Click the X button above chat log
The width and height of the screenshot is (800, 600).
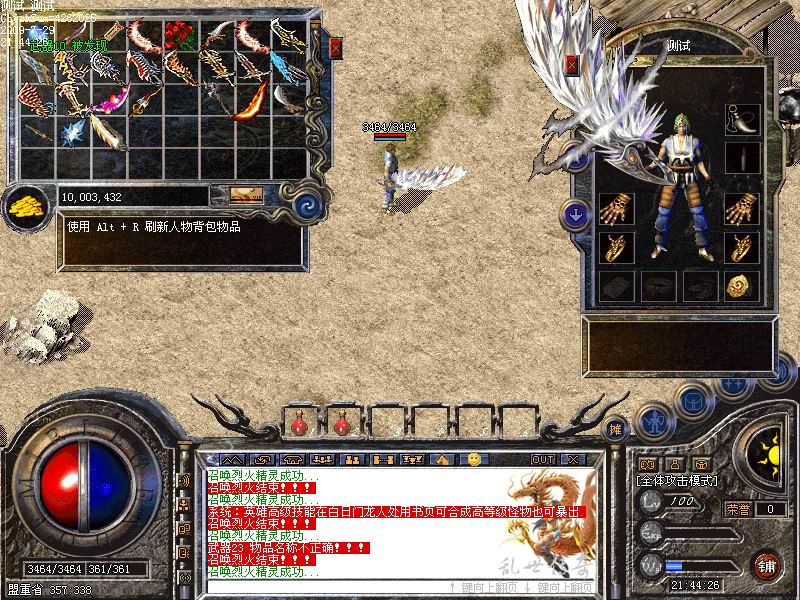click(572, 459)
